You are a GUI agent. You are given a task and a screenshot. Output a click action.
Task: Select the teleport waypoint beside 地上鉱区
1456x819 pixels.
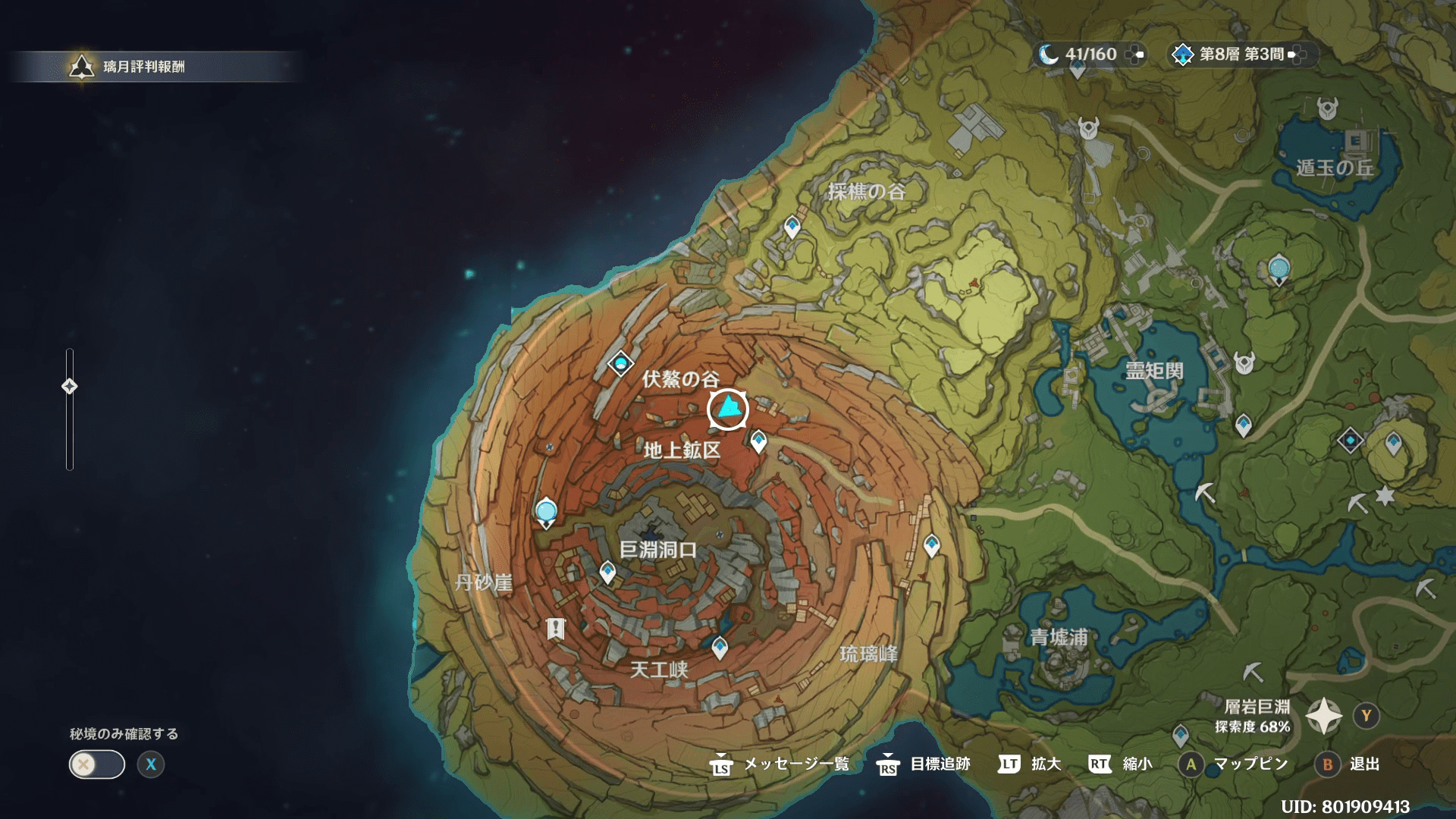pos(758,440)
